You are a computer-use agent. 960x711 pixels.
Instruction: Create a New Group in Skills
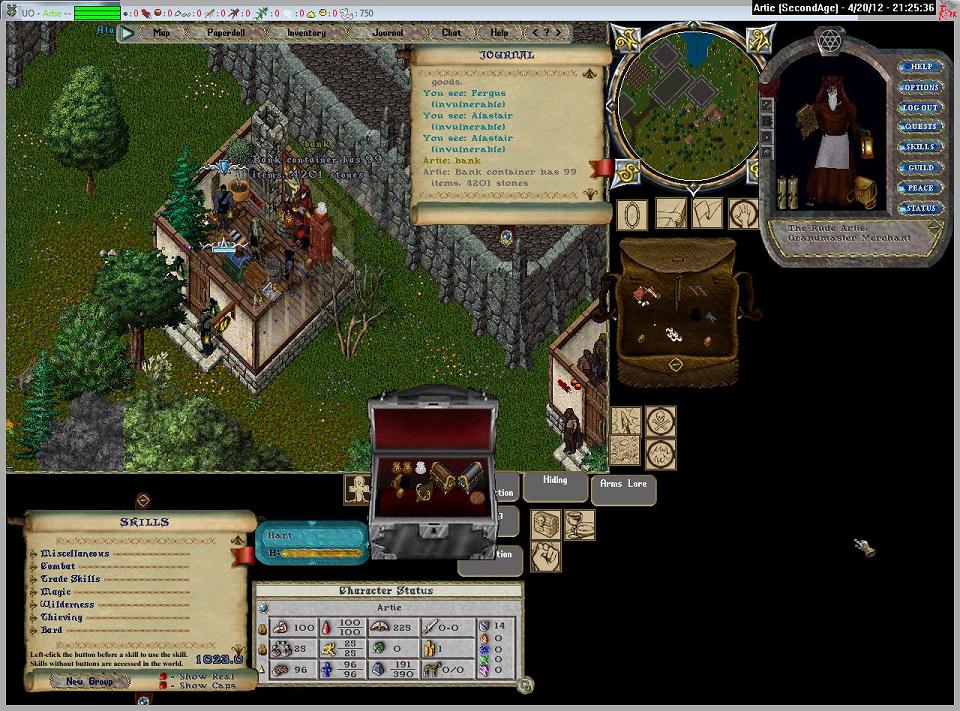(x=89, y=681)
